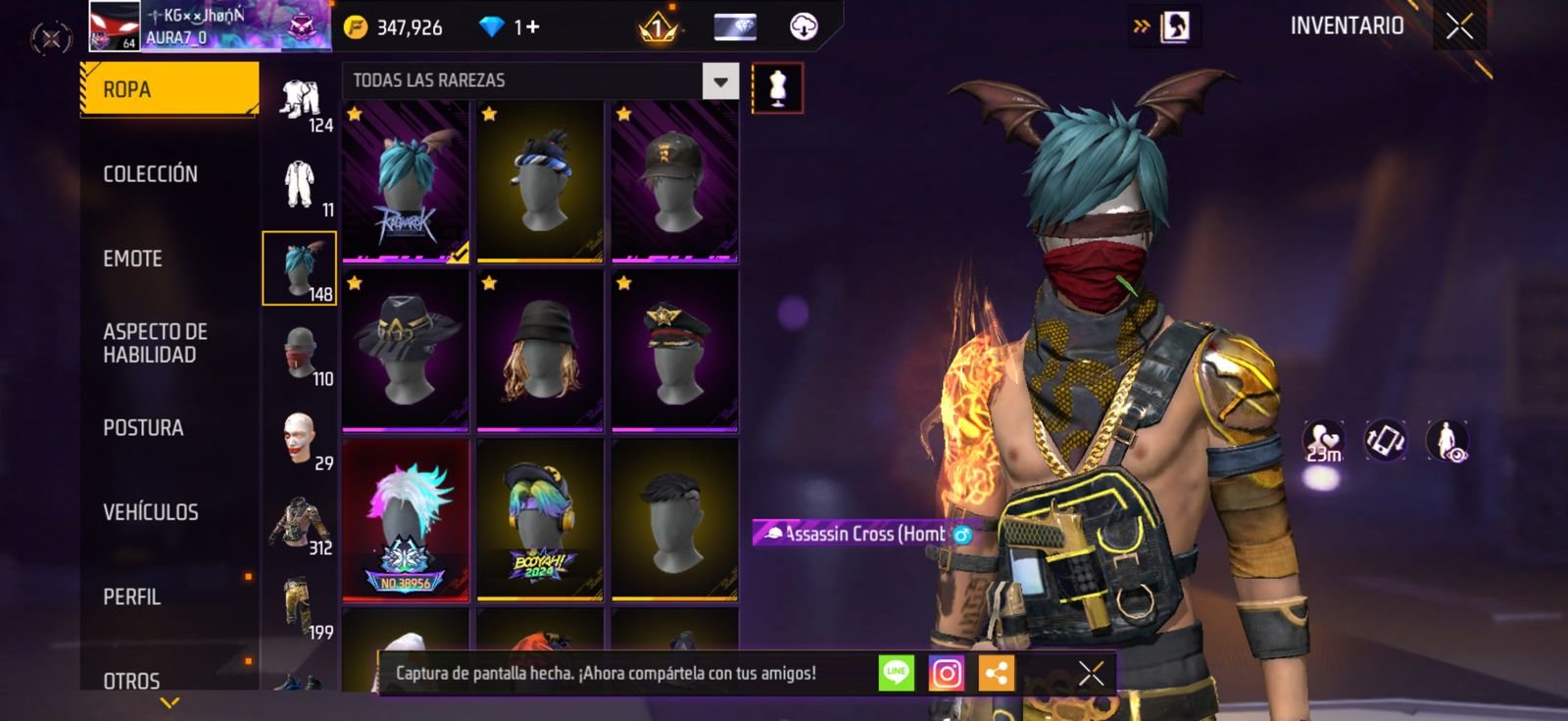Select the Postura menu entry
The image size is (1568, 721).
click(143, 428)
